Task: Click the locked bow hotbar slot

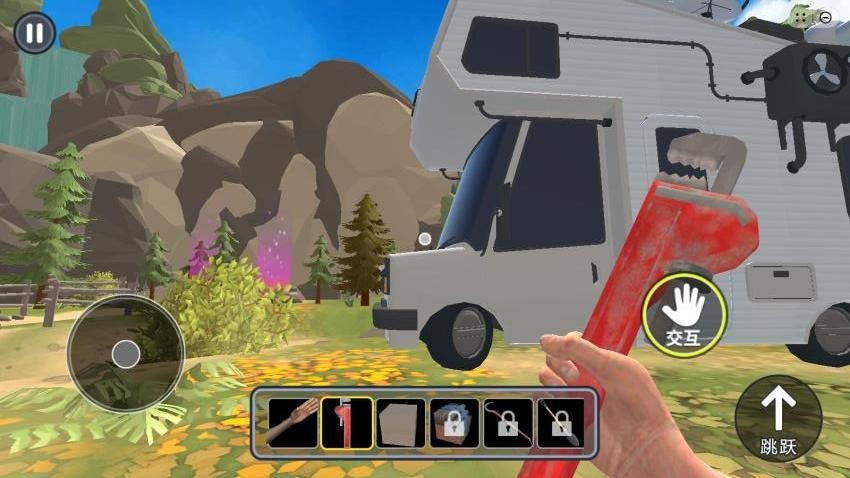Action: click(508, 423)
